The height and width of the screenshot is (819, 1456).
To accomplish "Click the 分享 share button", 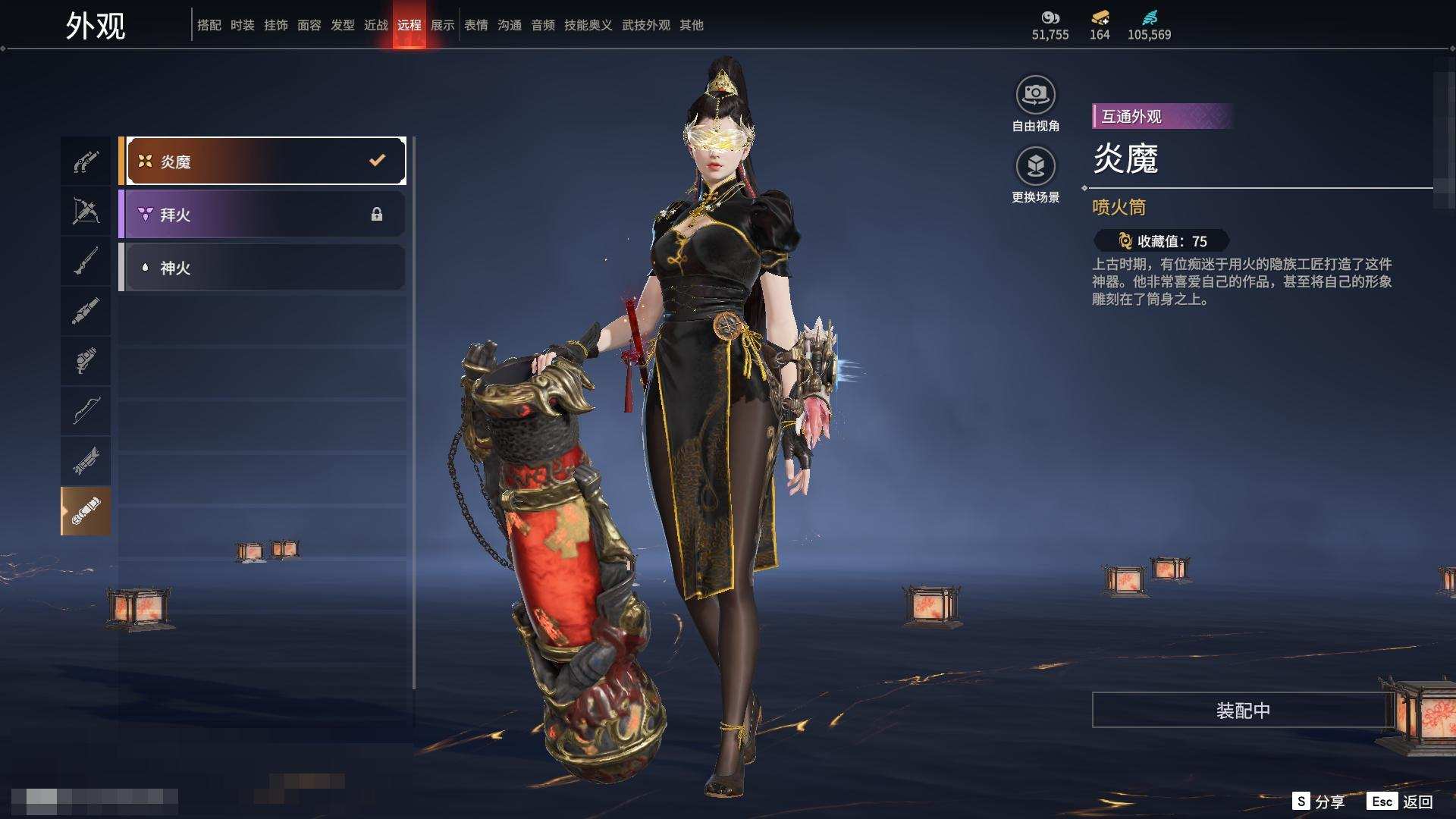I will (x=1319, y=802).
